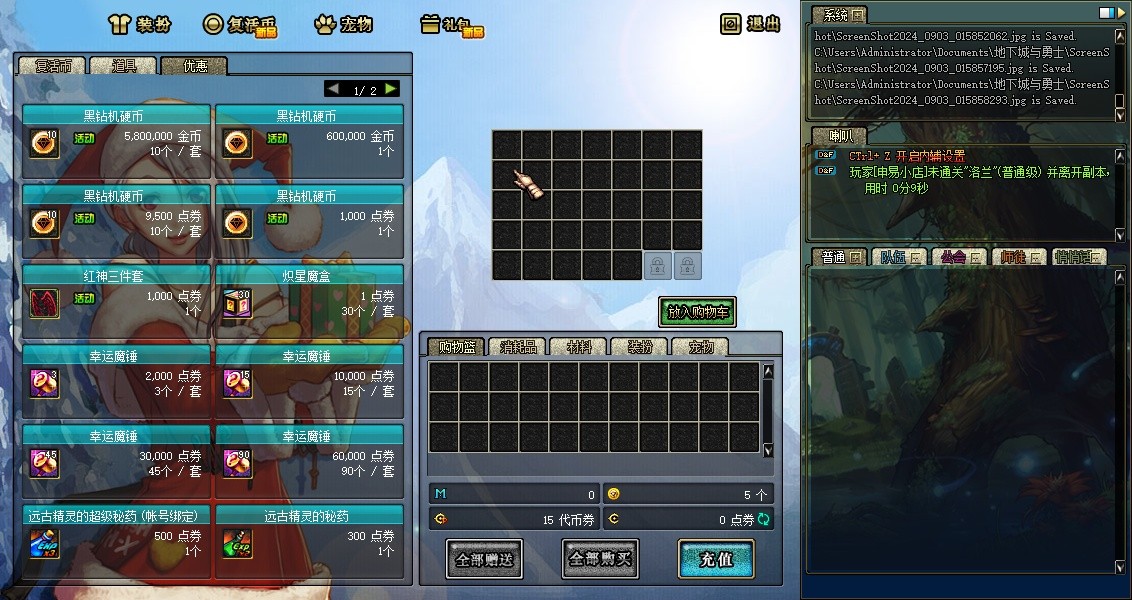Screen dimensions: 1132x600
Task: Select 远古精灵的秘药 for 300 点券
Action: coord(309,535)
